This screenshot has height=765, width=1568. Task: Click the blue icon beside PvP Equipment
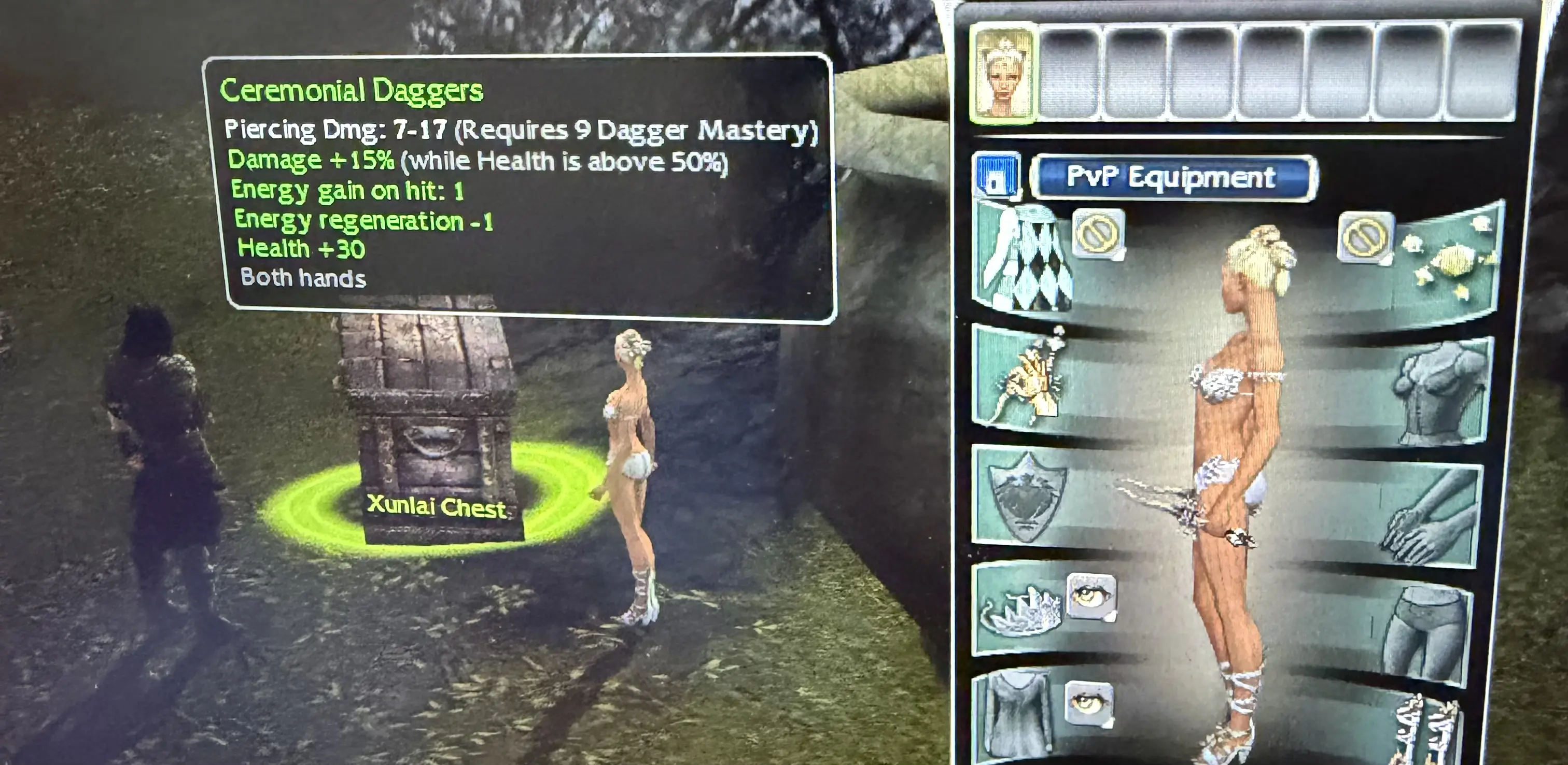997,177
